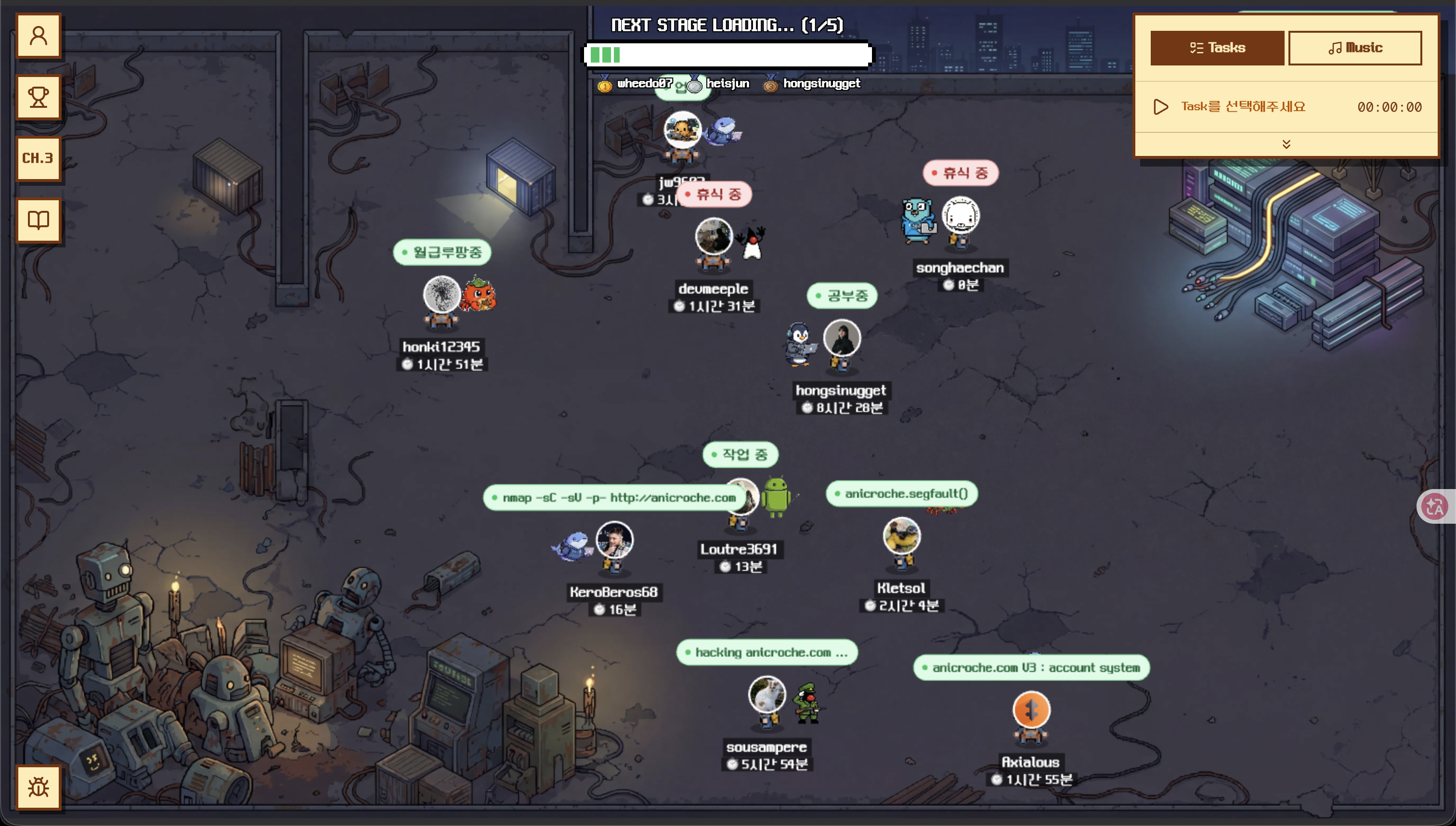Open the 'hacking anicroche.com' status bubble
Screen dimensions: 1456x826
tap(767, 652)
